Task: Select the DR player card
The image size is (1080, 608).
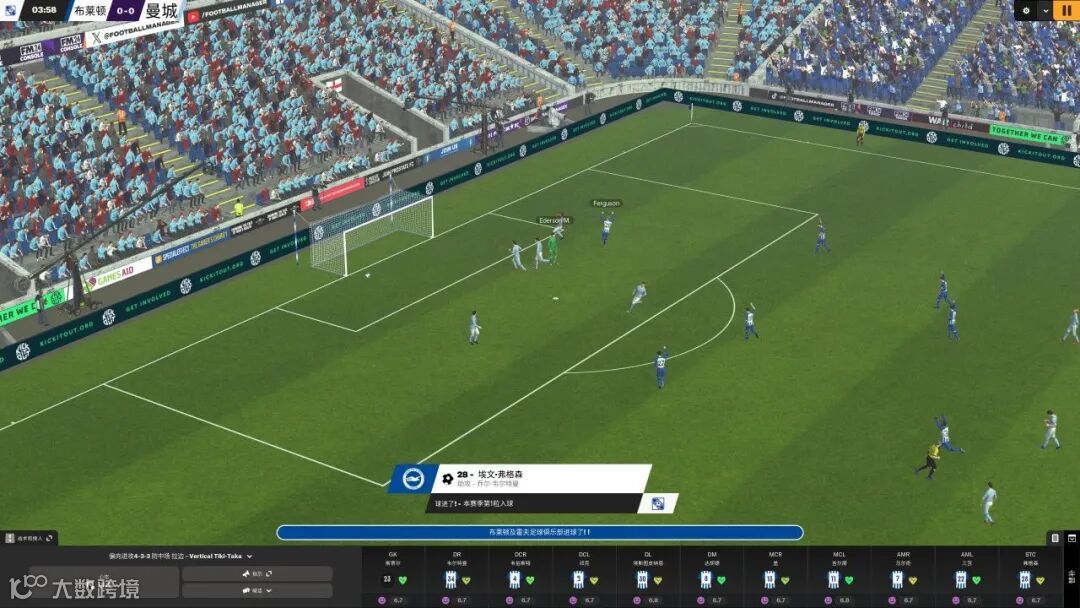Action: (455, 577)
